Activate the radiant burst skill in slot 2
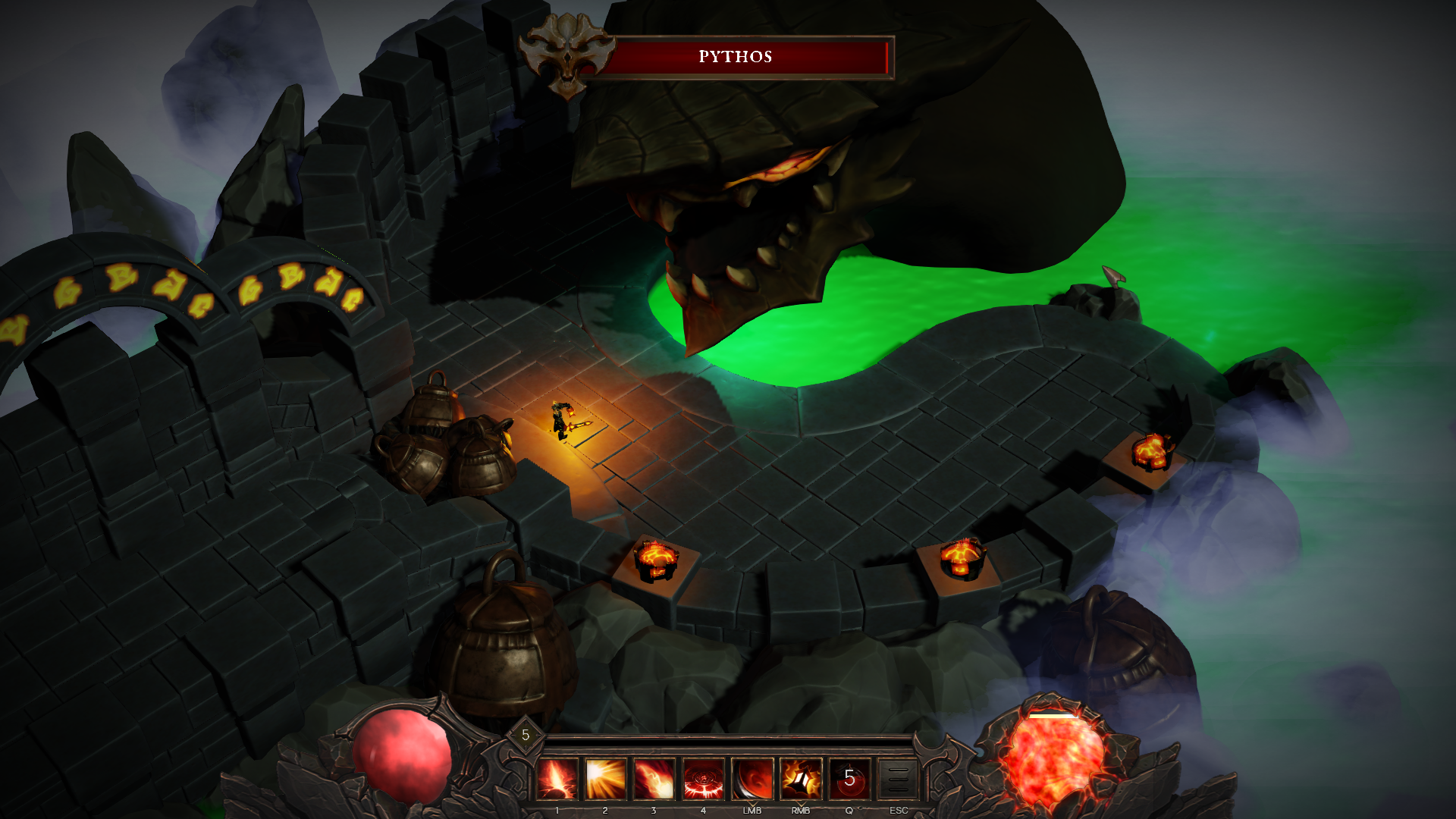 pos(605,778)
